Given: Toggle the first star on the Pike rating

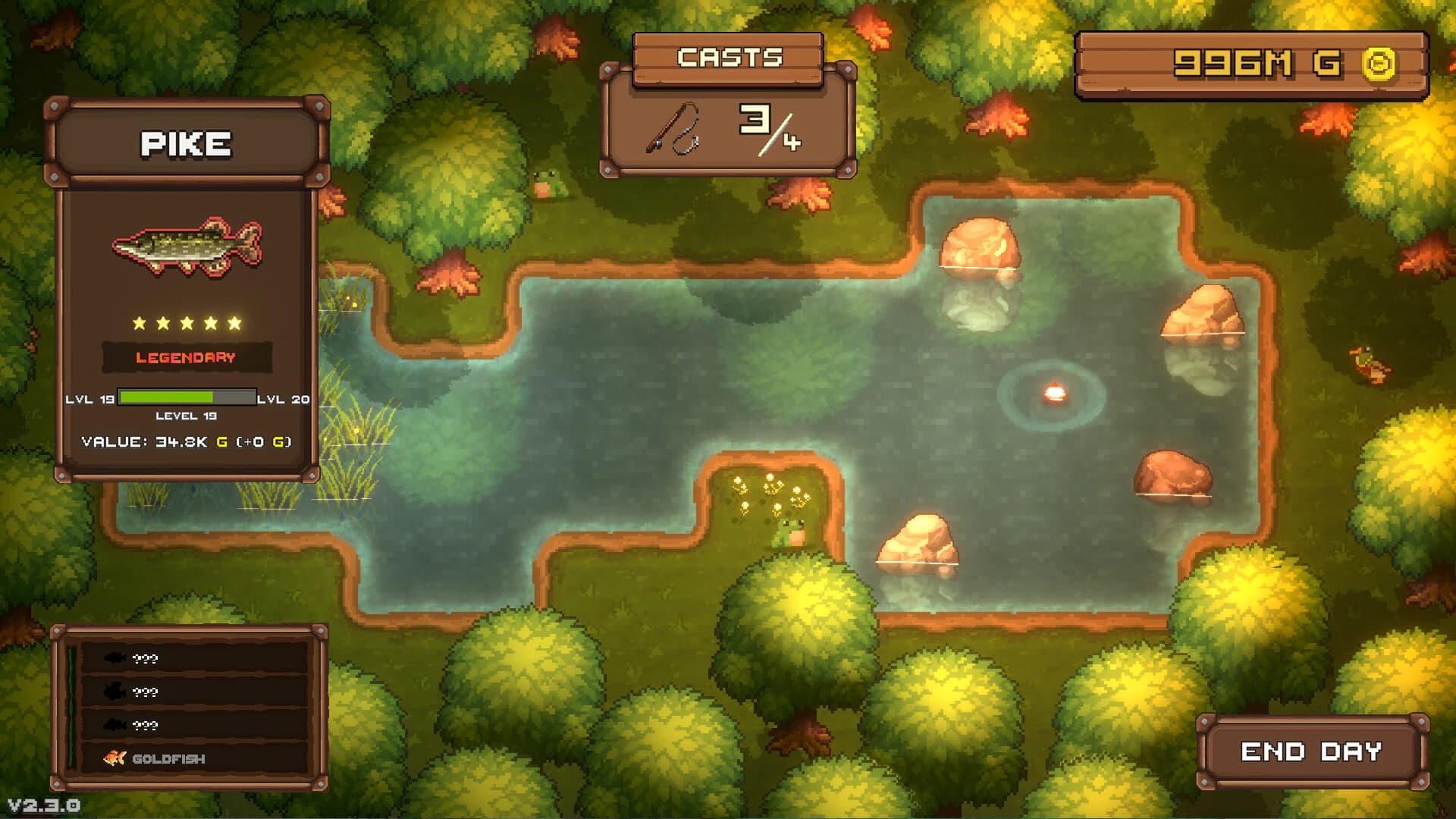Looking at the screenshot, I should pos(138,322).
